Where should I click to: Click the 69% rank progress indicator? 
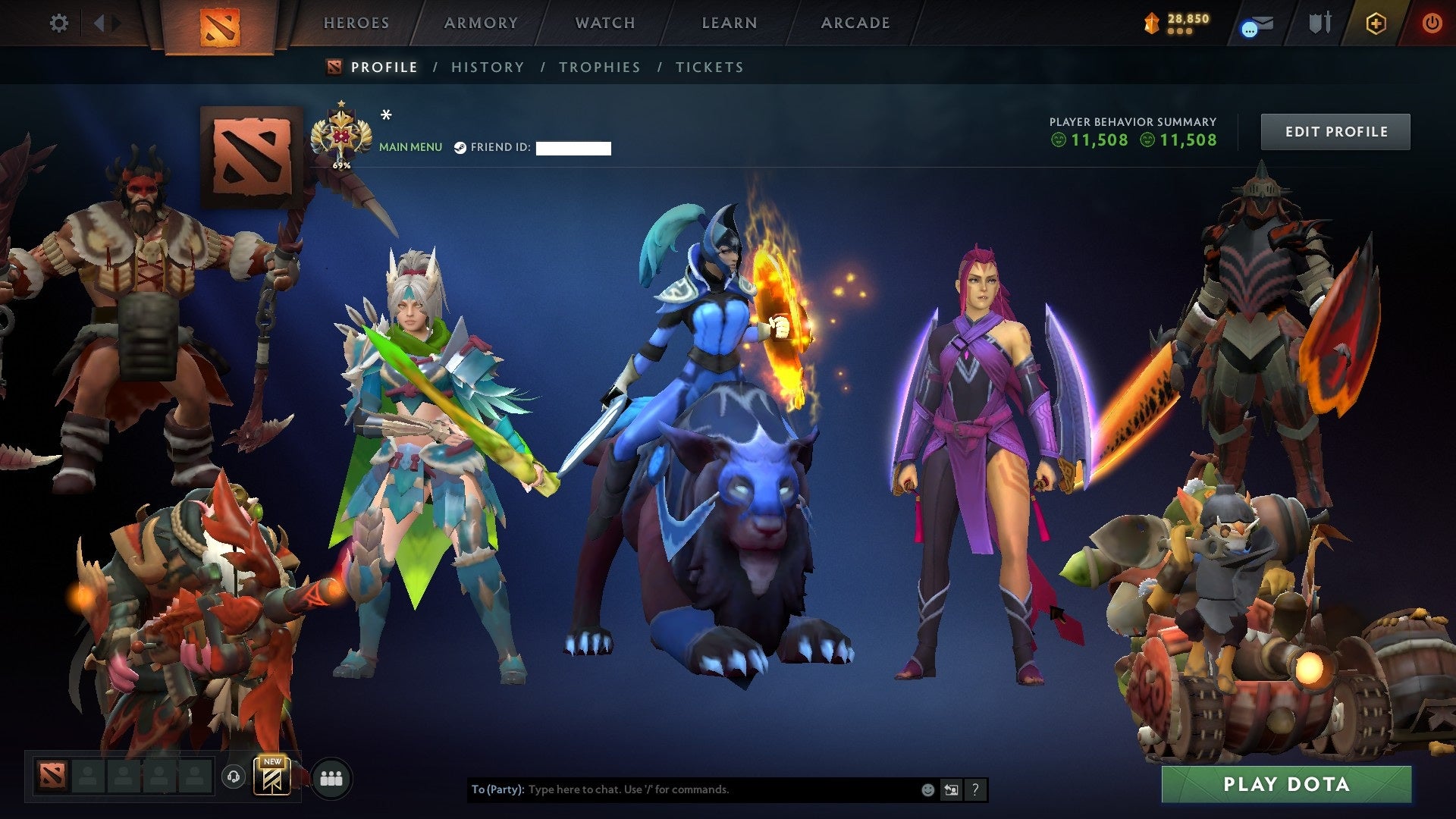[340, 164]
